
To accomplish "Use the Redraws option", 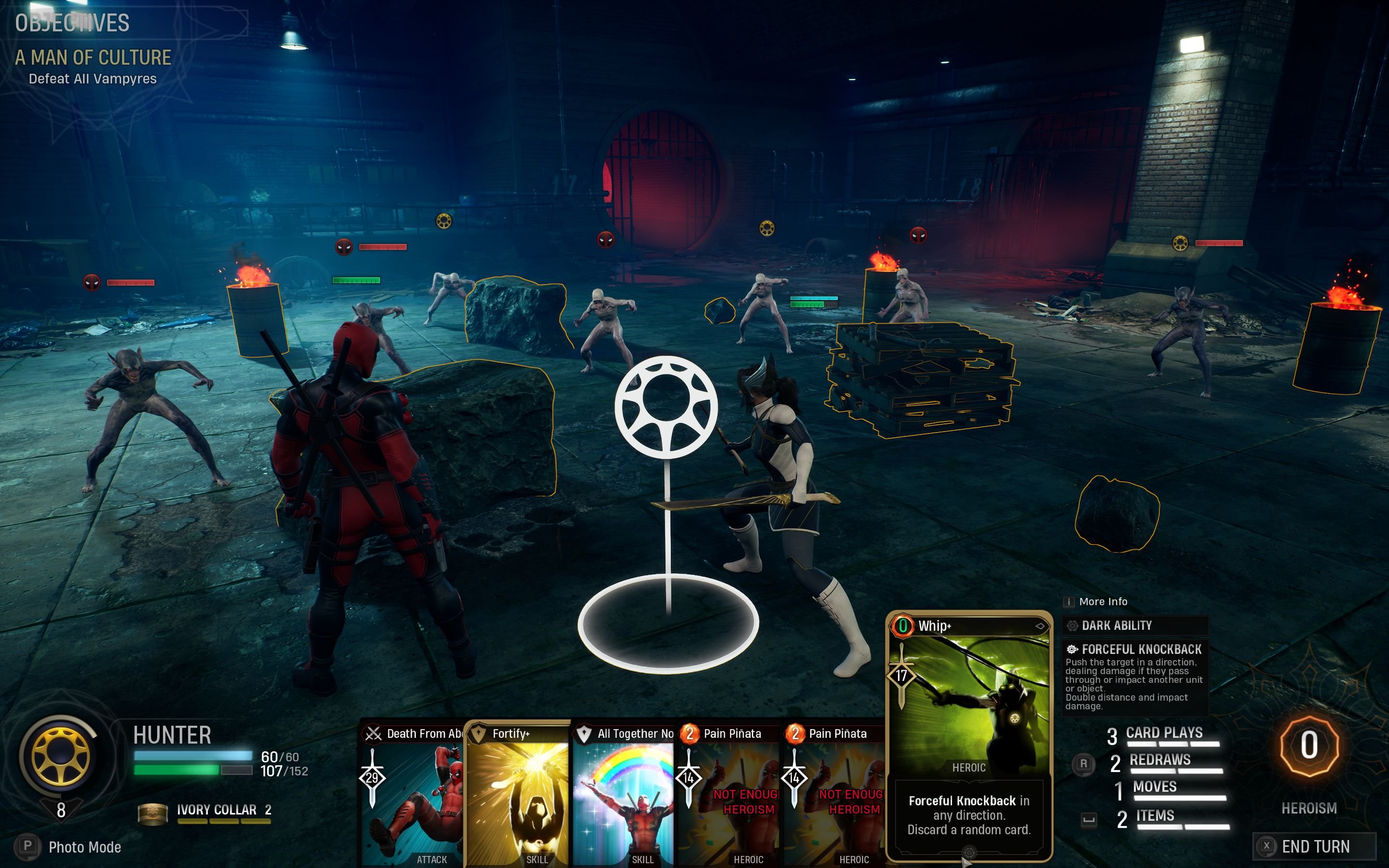I will (x=1159, y=761).
